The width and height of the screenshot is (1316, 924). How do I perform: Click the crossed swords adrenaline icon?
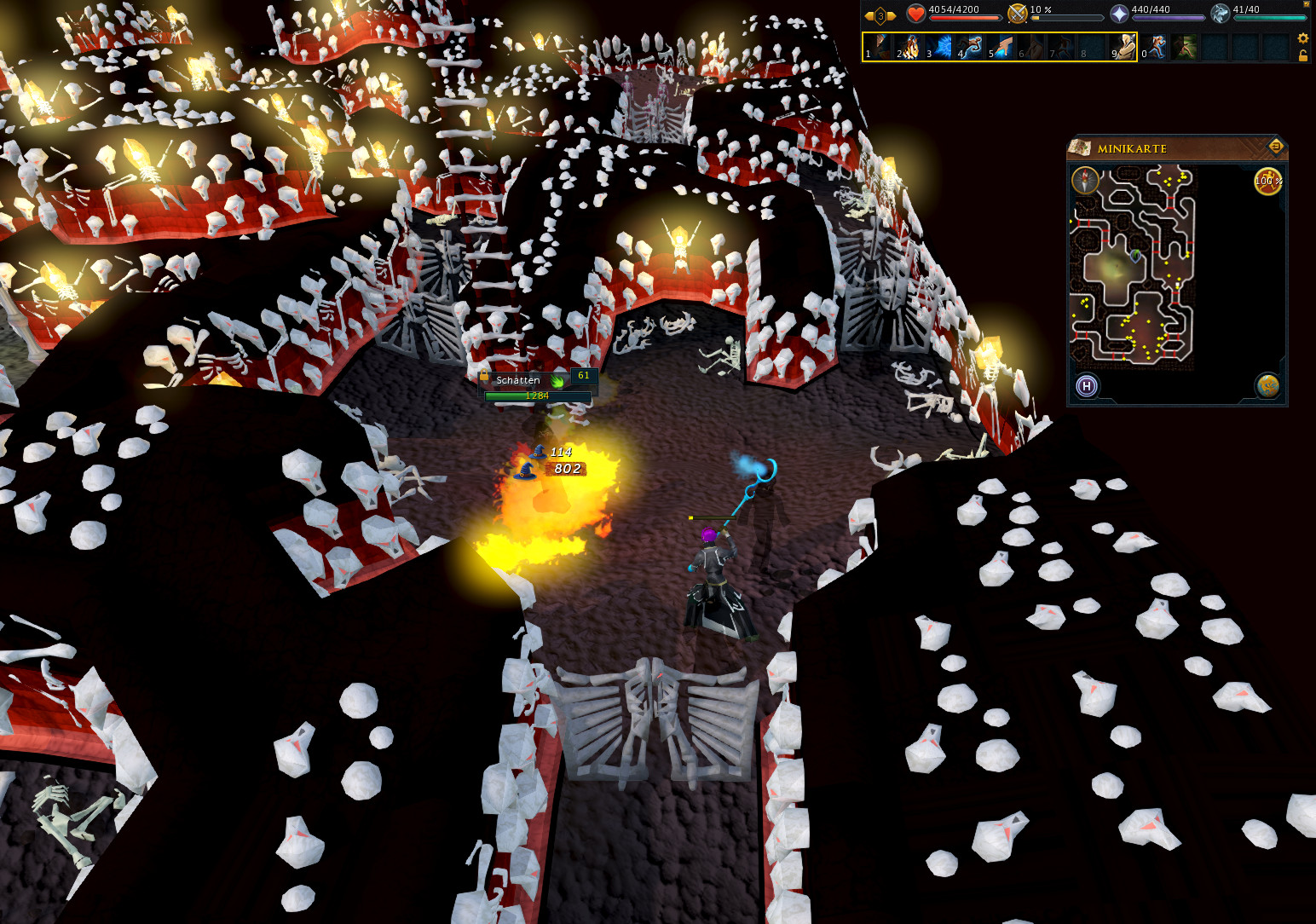point(1017,14)
